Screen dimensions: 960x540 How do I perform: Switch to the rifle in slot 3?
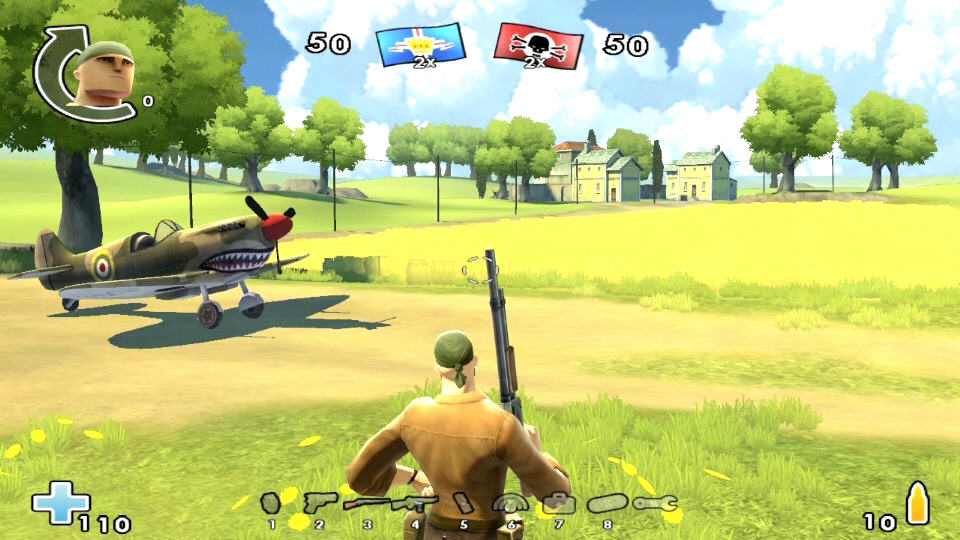(367, 503)
